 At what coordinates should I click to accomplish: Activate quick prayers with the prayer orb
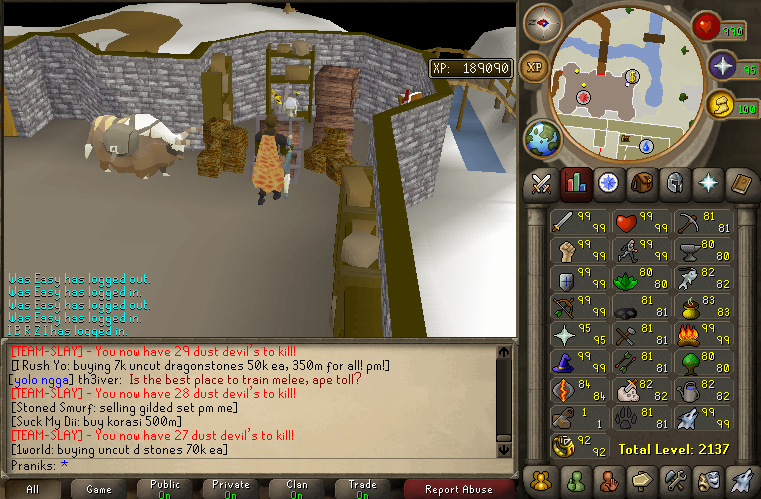(724, 66)
